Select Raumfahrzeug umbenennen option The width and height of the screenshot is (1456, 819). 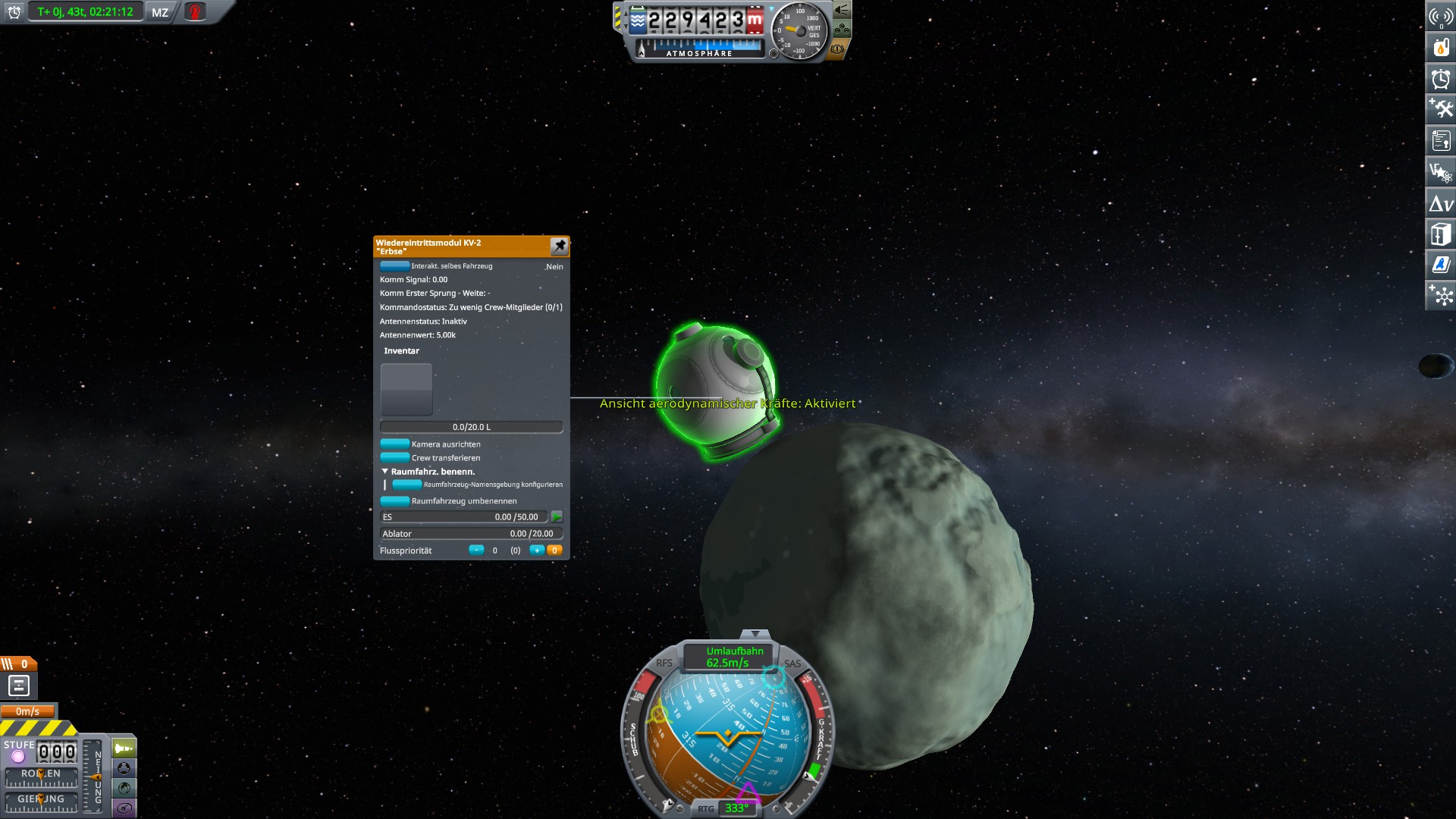tap(394, 501)
